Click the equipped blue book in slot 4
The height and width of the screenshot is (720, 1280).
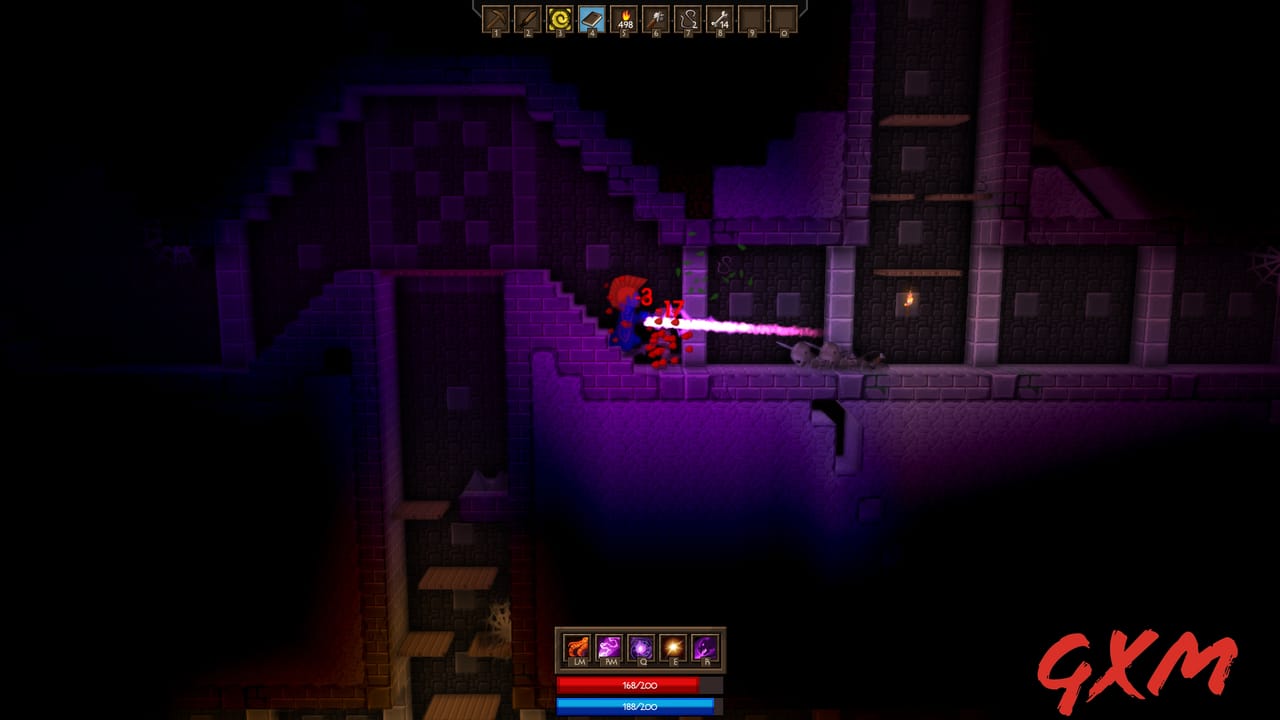pos(592,19)
